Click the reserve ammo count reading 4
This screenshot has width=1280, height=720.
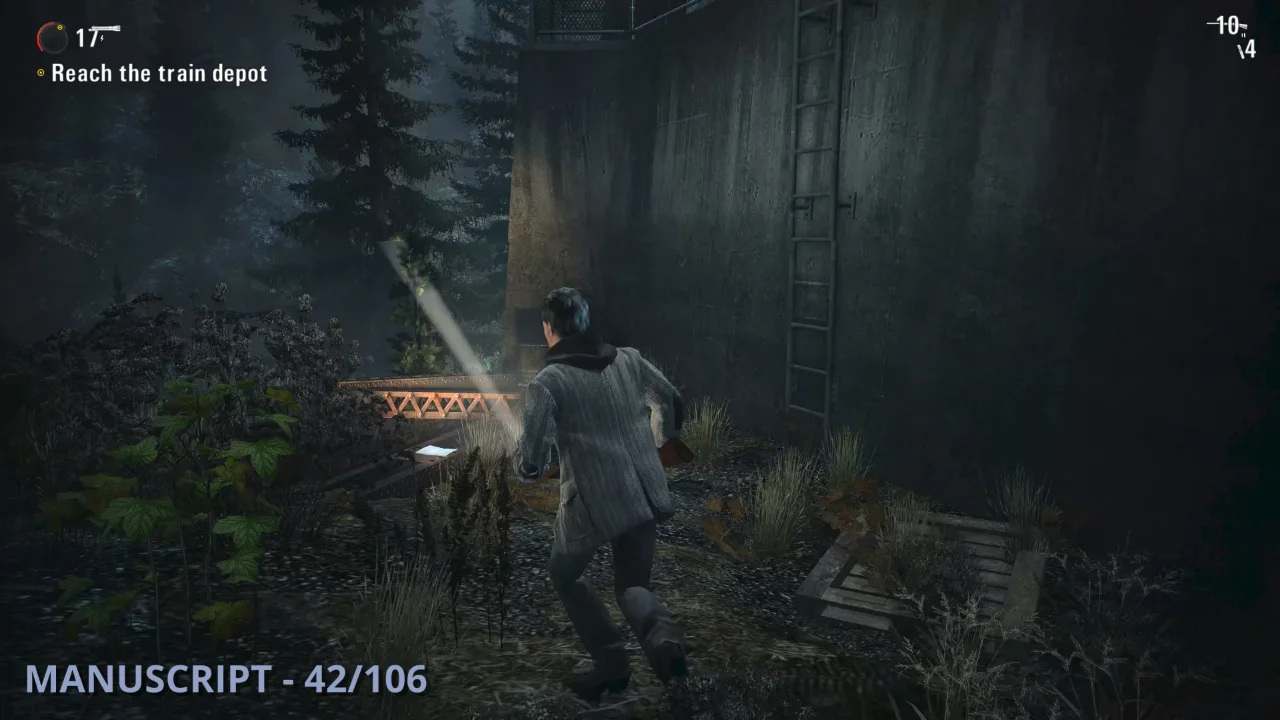1250,50
